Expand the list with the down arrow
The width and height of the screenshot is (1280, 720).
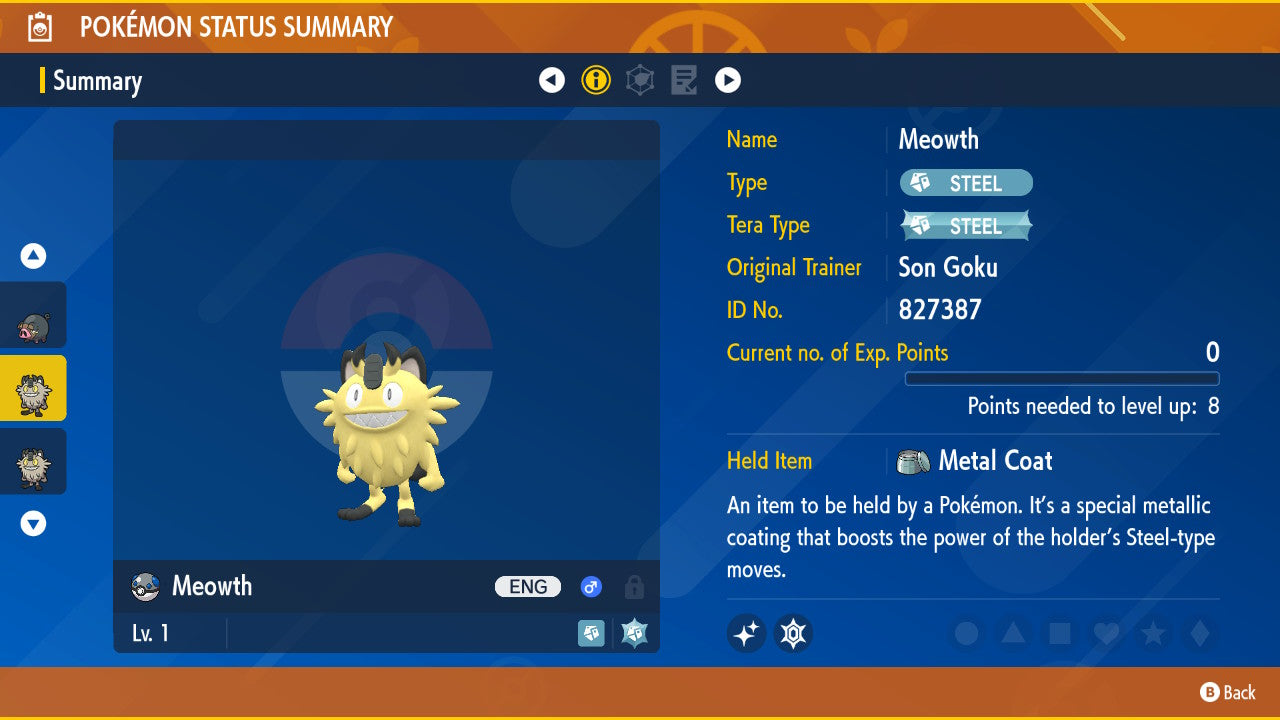coord(33,523)
